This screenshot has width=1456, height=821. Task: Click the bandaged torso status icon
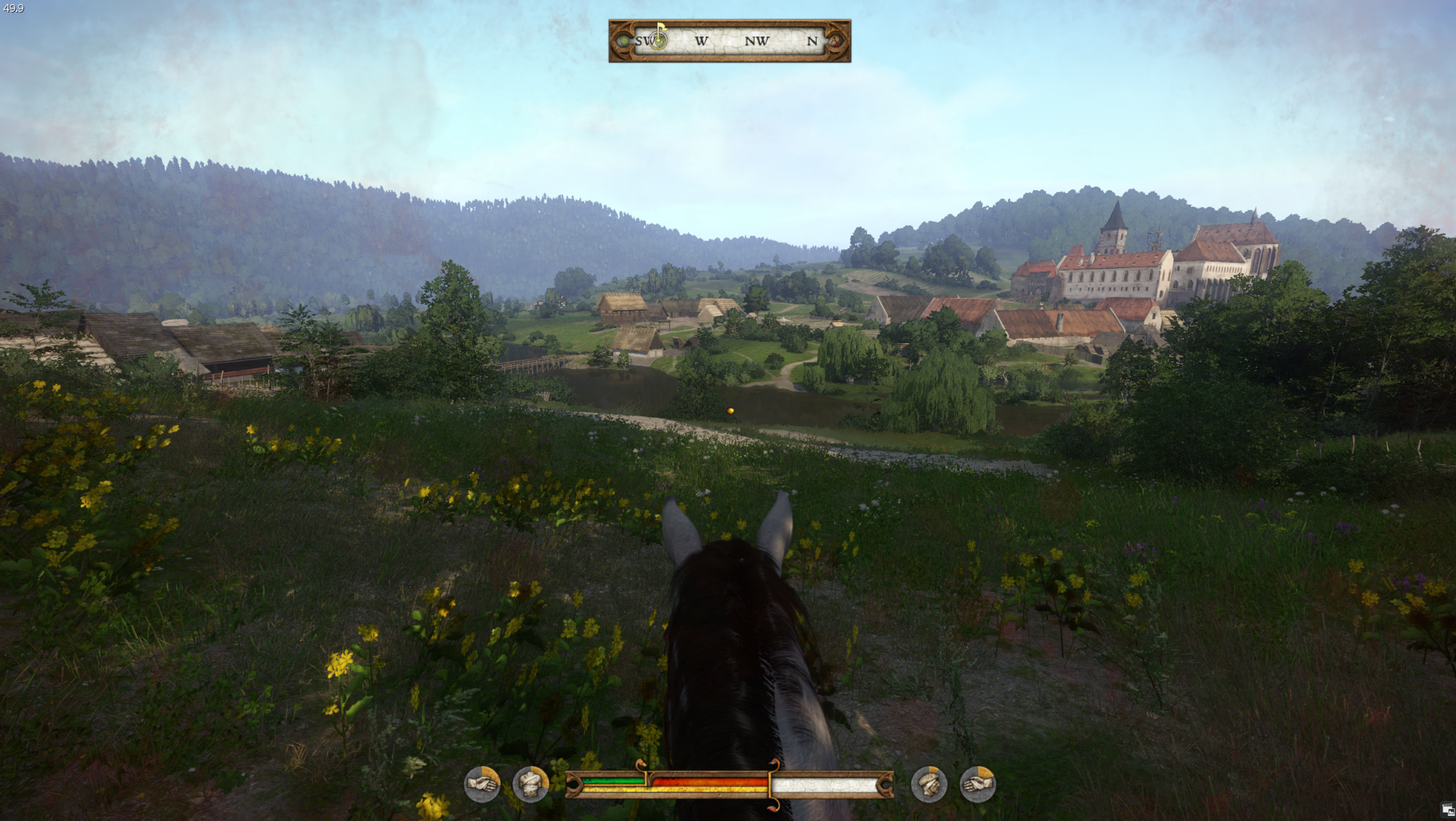coord(530,784)
